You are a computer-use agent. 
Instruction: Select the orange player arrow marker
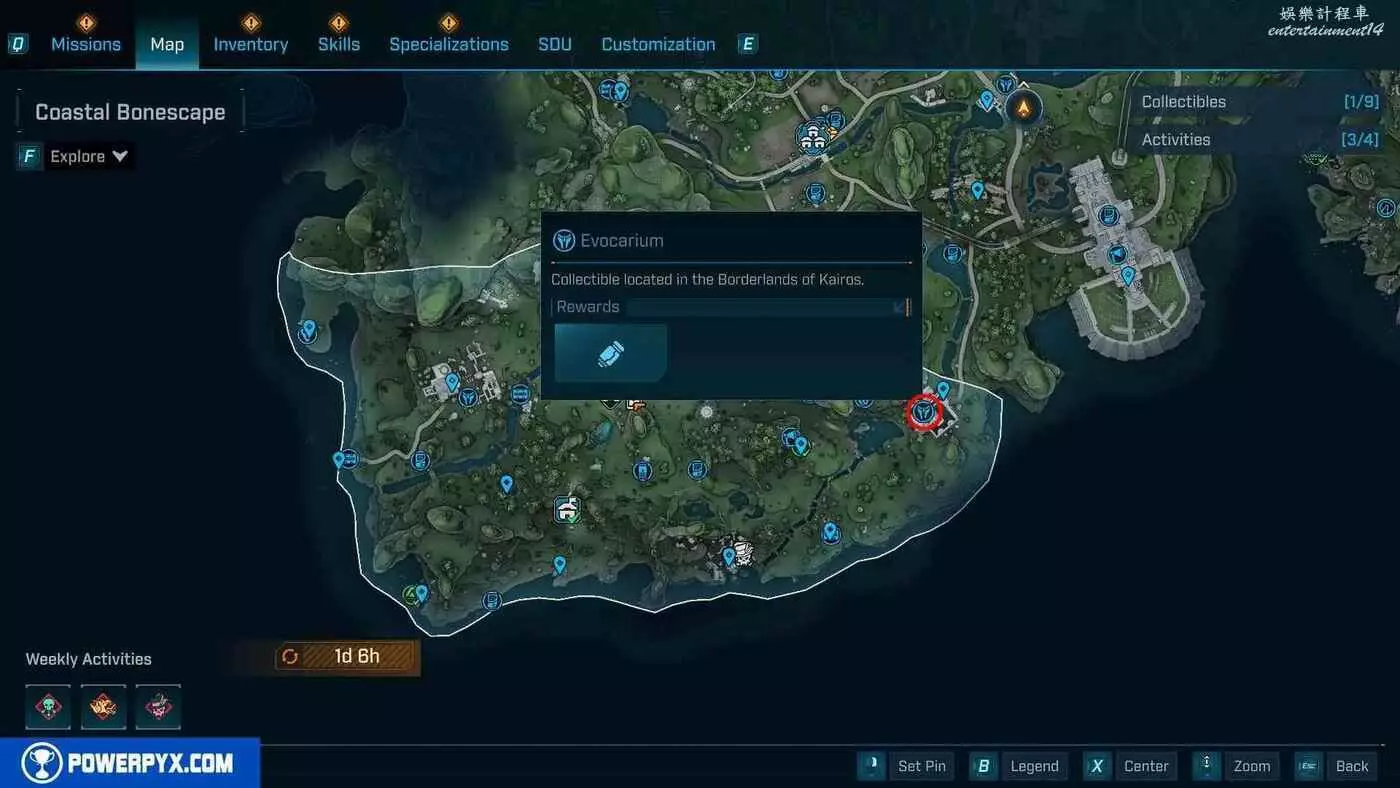point(1022,107)
